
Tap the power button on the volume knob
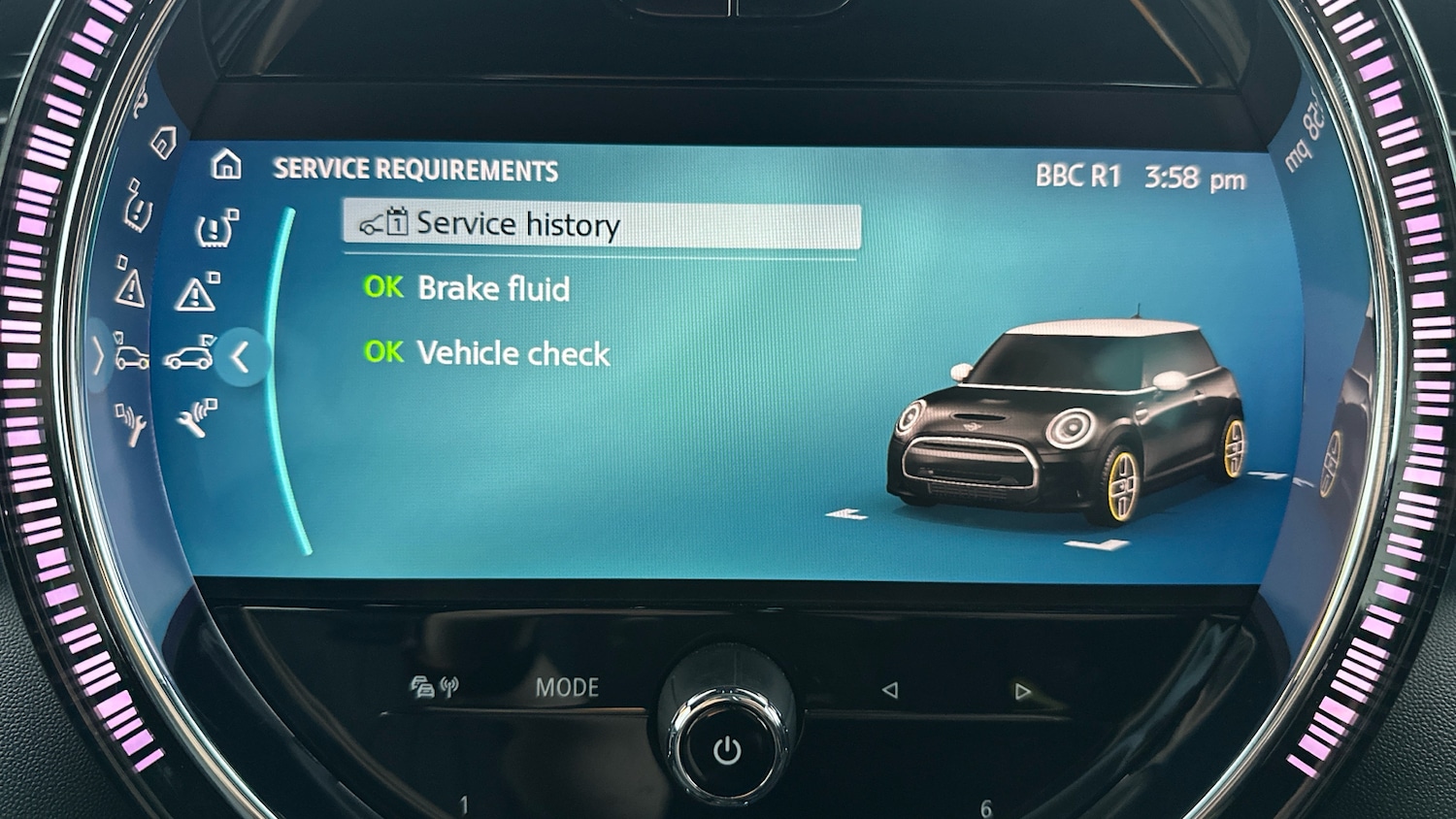pyautogui.click(x=728, y=749)
